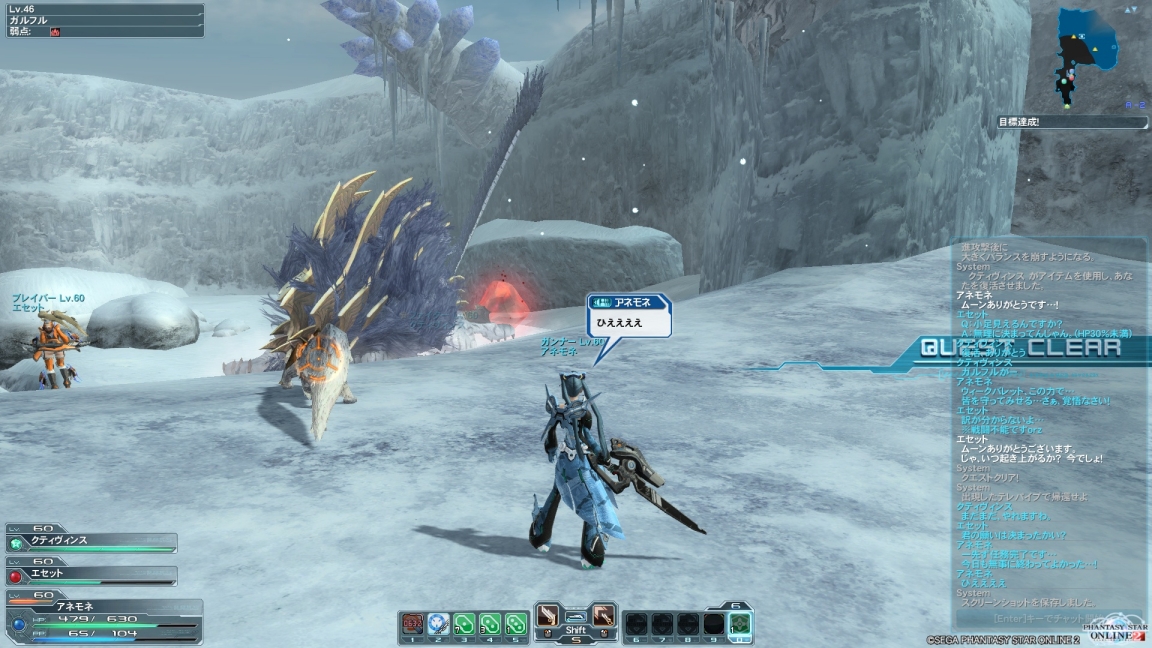Use the green recovery item with count 3

(490, 622)
